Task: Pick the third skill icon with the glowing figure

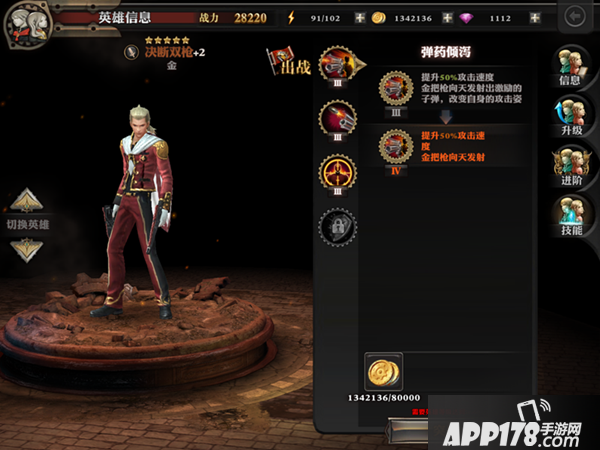Action: tap(337, 172)
